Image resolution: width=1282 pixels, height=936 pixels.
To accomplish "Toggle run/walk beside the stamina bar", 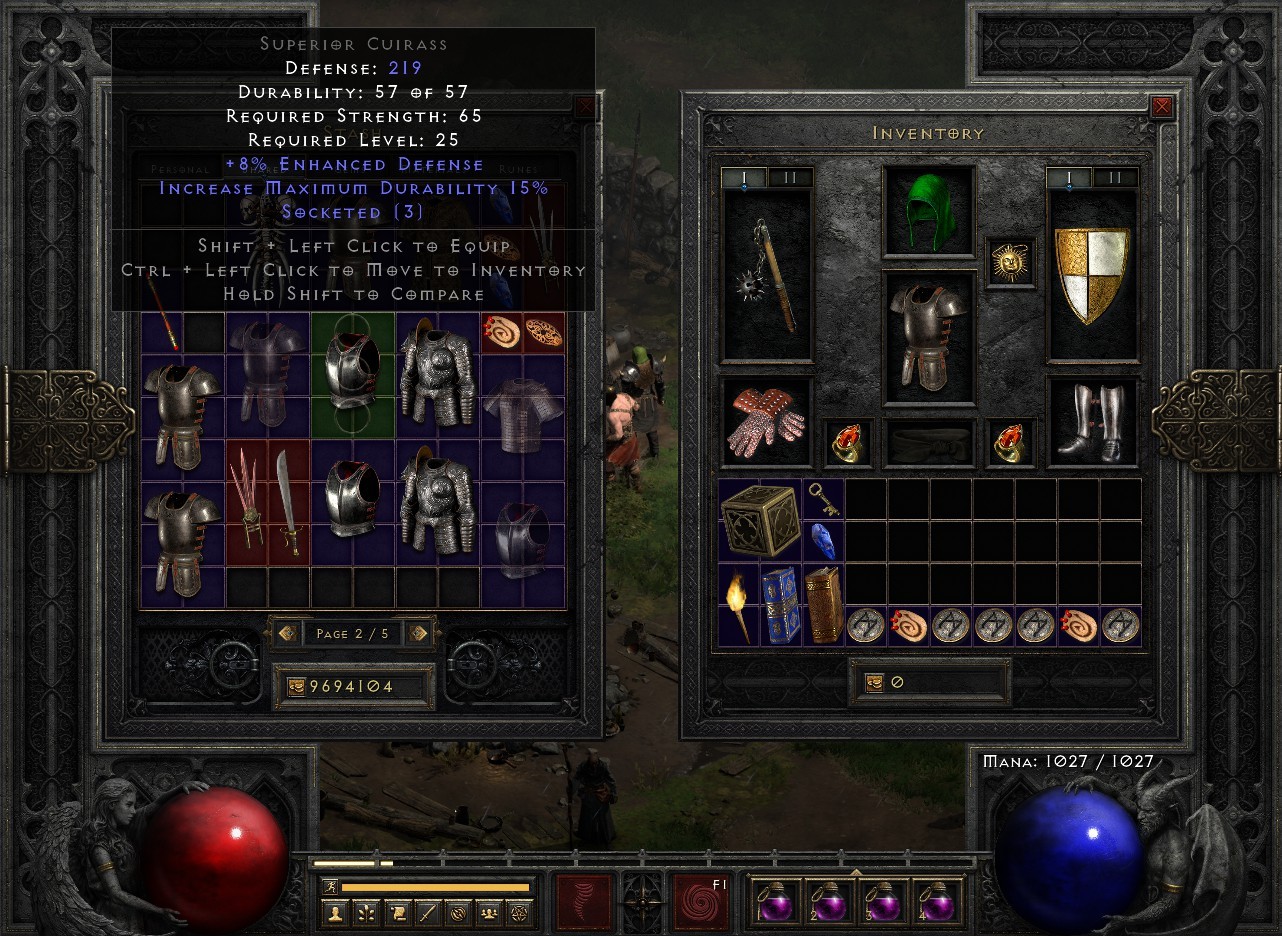I will click(x=330, y=885).
